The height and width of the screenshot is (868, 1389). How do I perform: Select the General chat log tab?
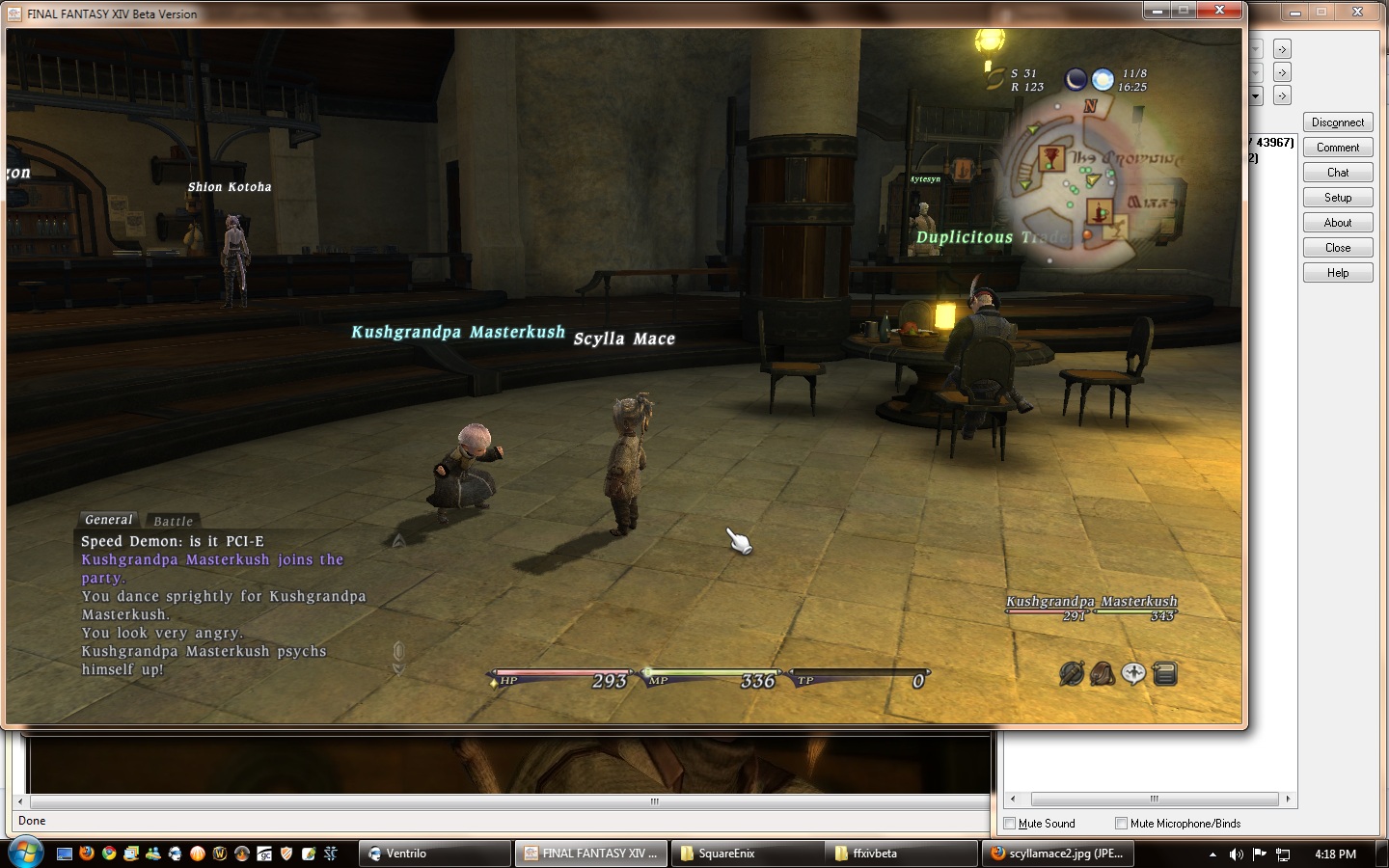(109, 520)
